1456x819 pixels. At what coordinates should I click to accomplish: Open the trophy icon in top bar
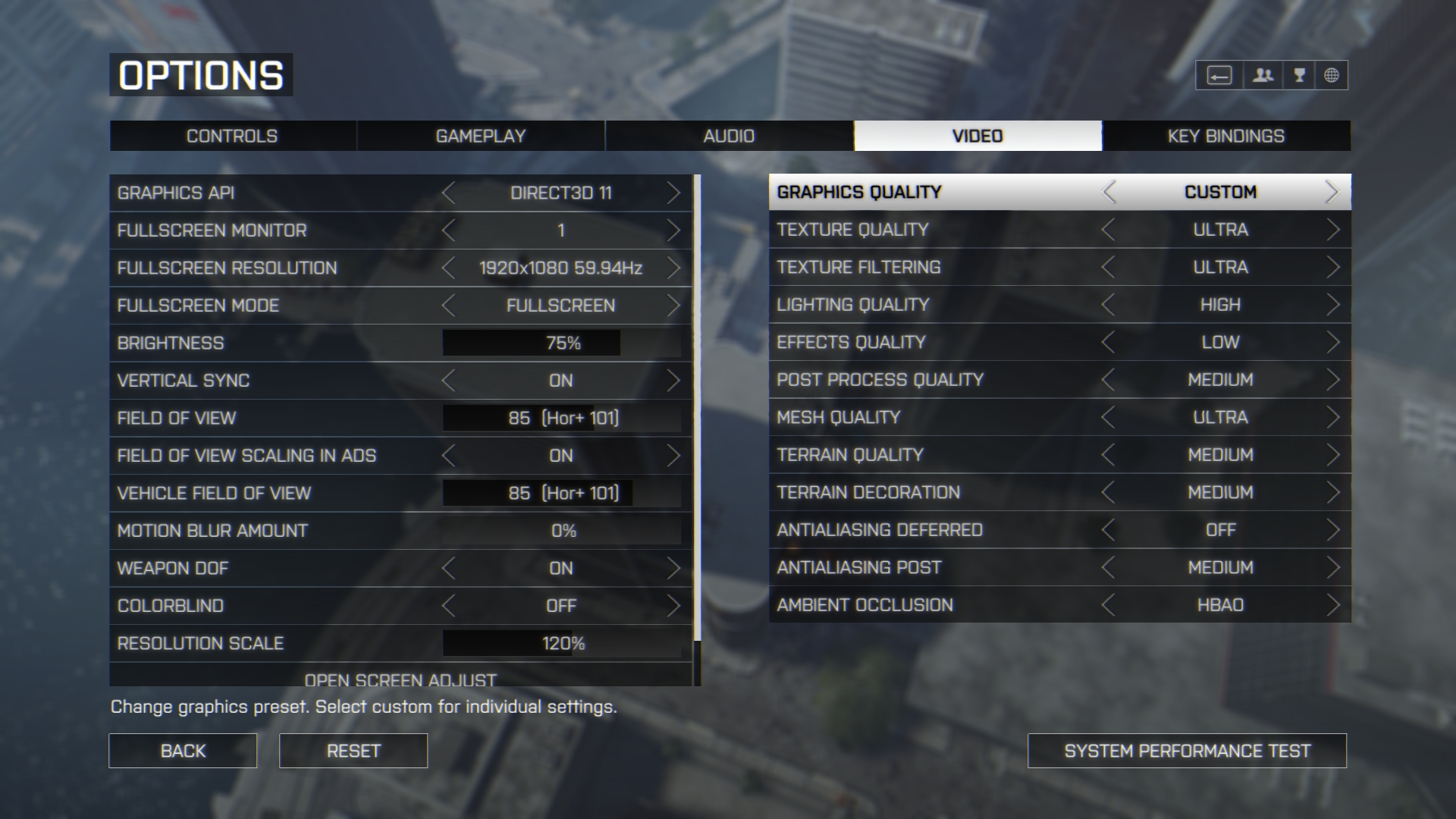(x=1299, y=75)
